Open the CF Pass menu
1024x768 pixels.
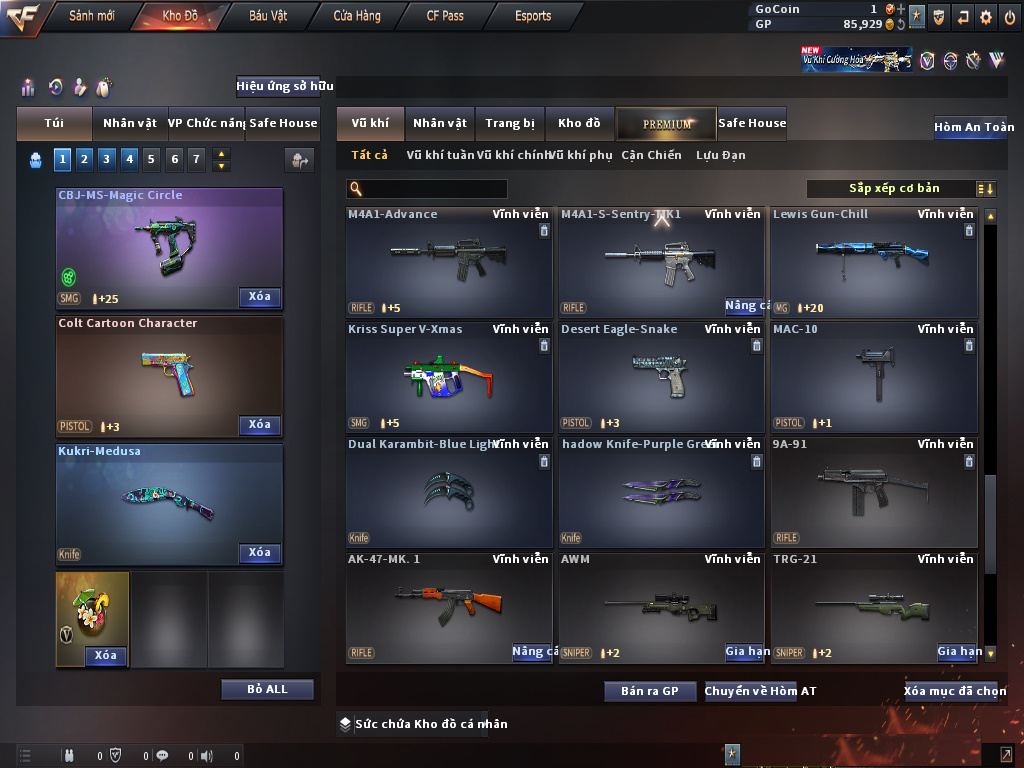tap(444, 16)
